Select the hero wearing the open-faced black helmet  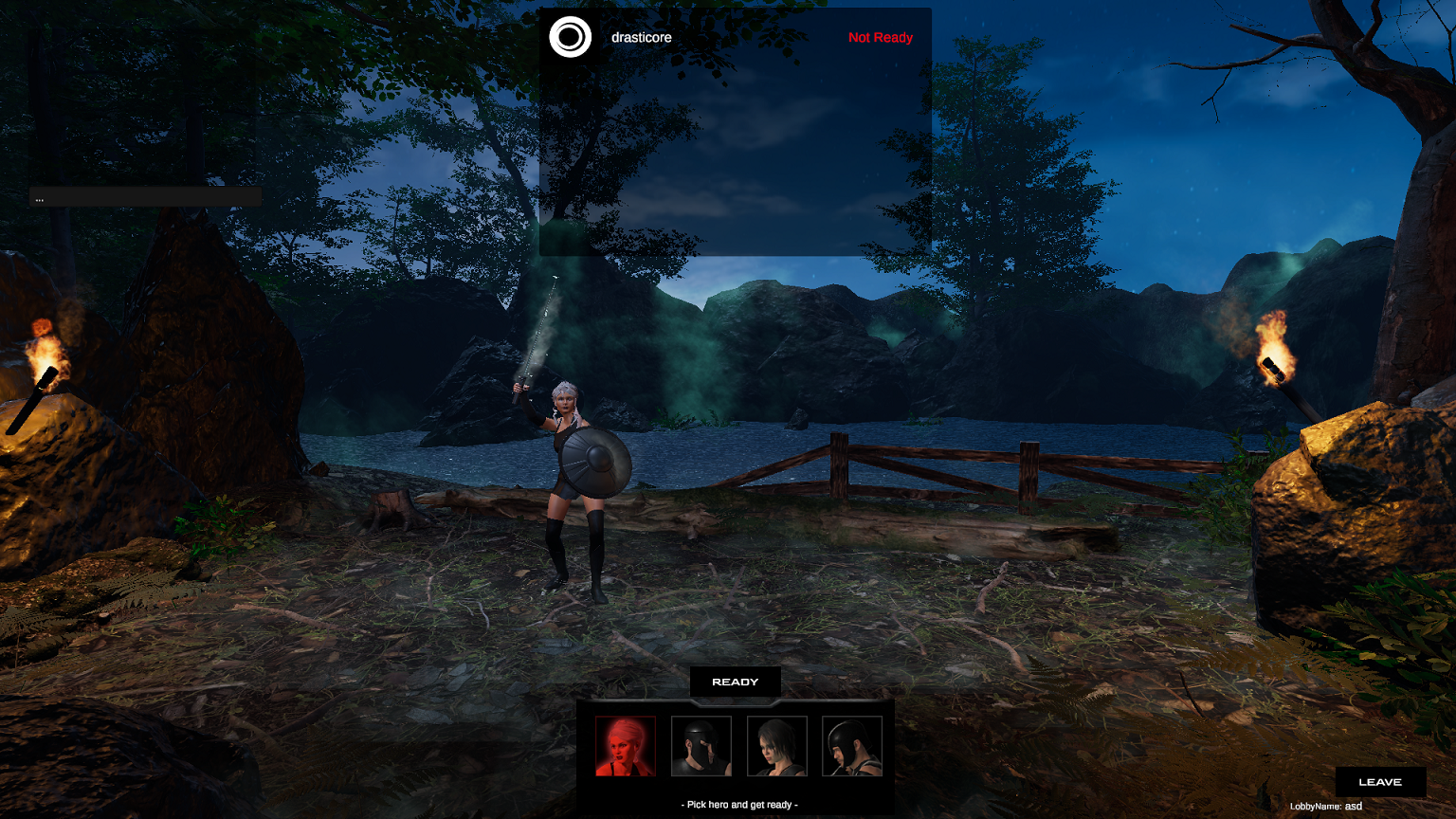coord(852,746)
